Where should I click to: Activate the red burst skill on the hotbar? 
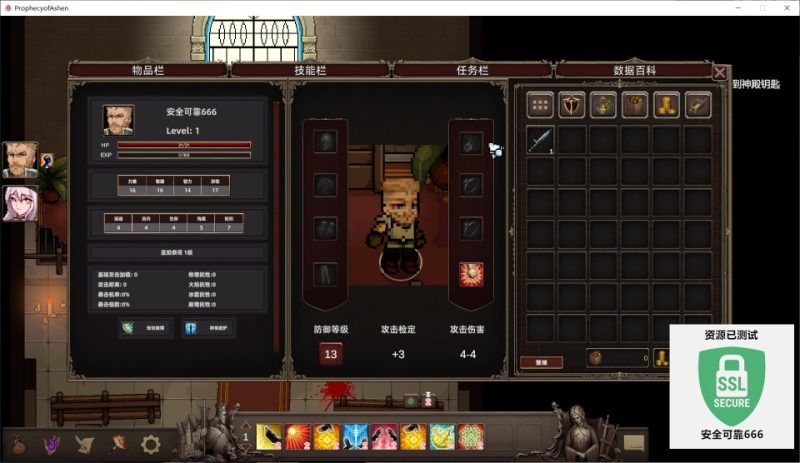[298, 437]
